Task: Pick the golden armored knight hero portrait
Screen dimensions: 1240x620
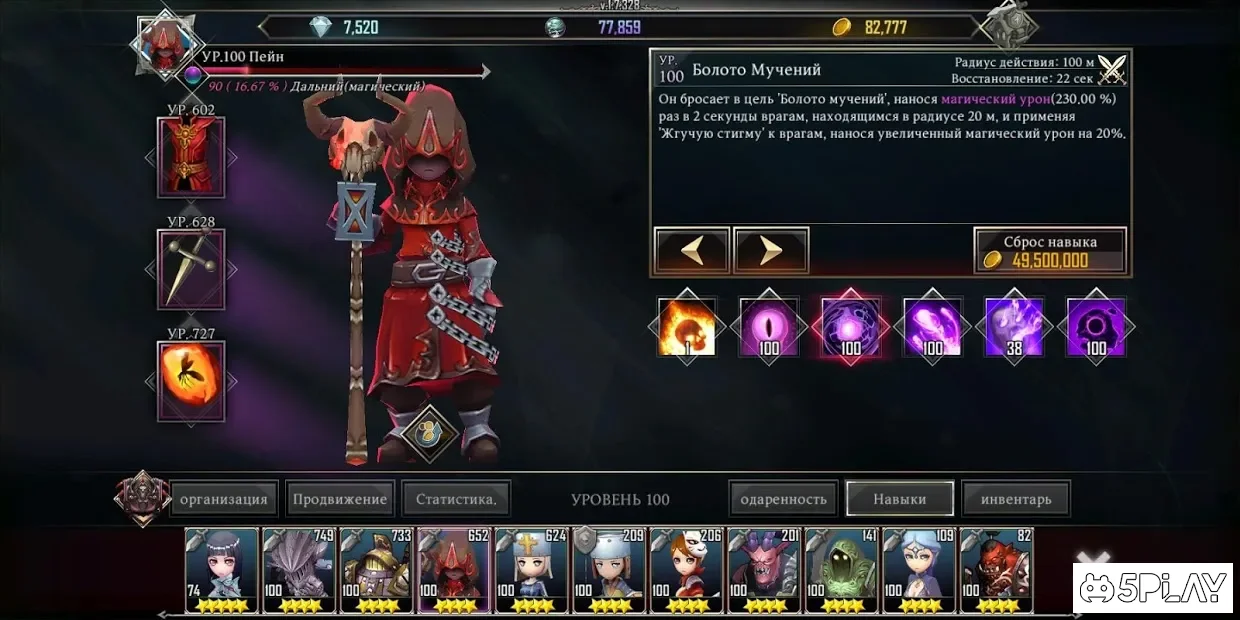Action: (377, 570)
